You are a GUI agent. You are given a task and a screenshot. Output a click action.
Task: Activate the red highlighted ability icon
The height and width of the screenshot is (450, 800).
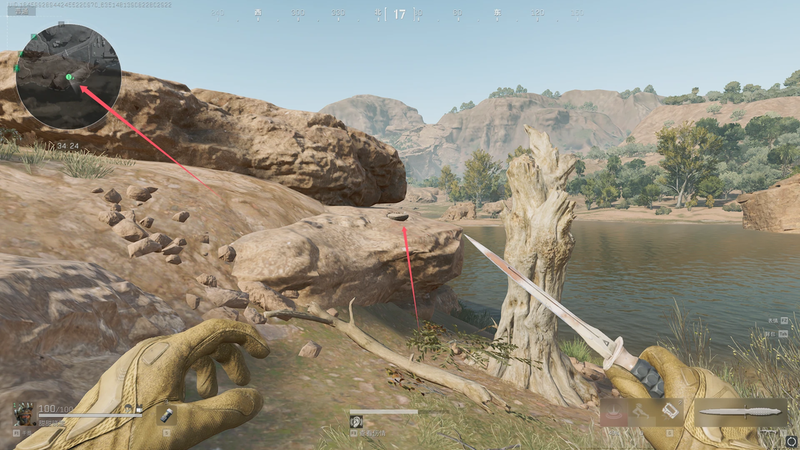click(615, 411)
